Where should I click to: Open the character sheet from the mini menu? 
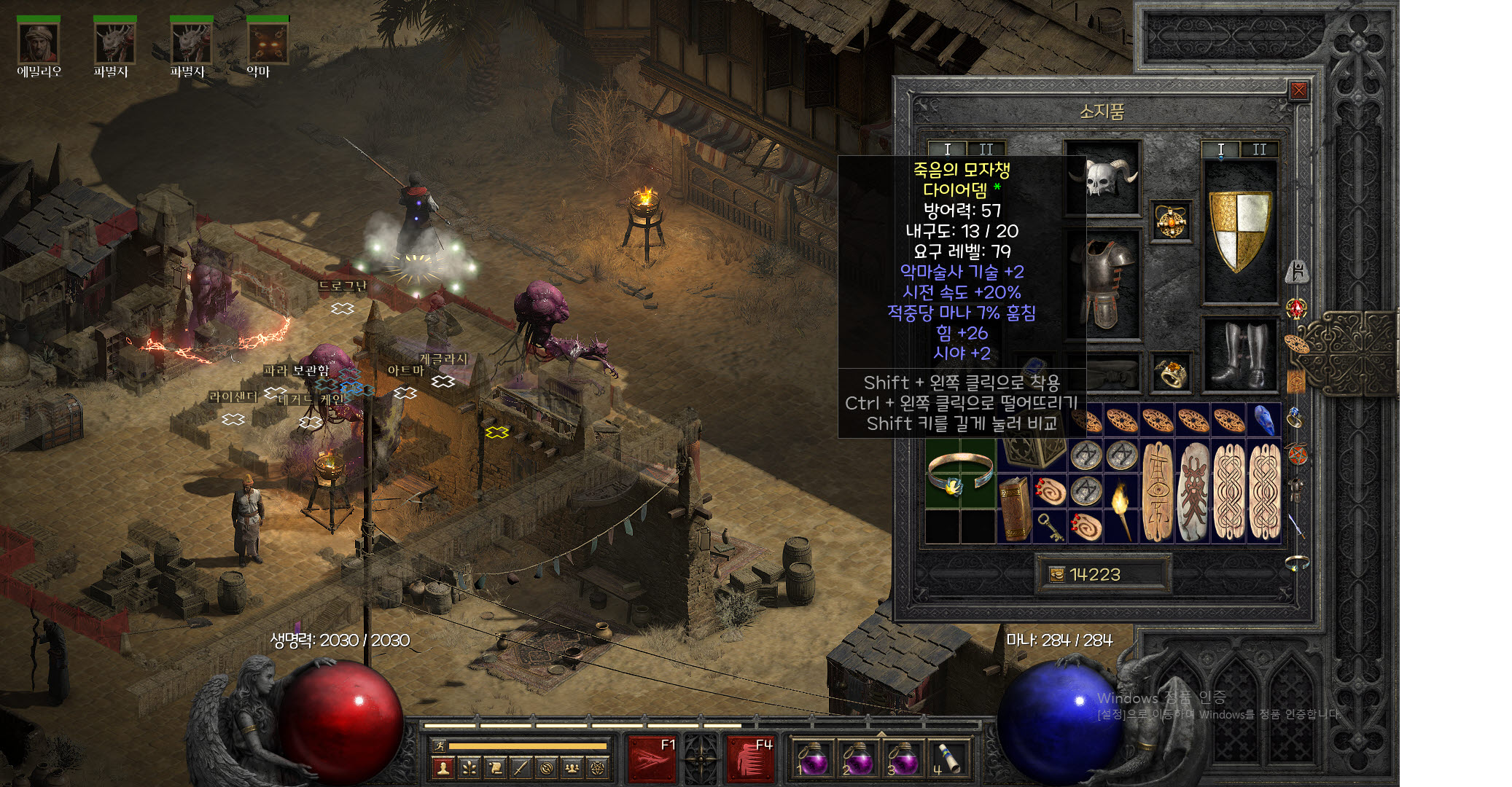(x=443, y=767)
